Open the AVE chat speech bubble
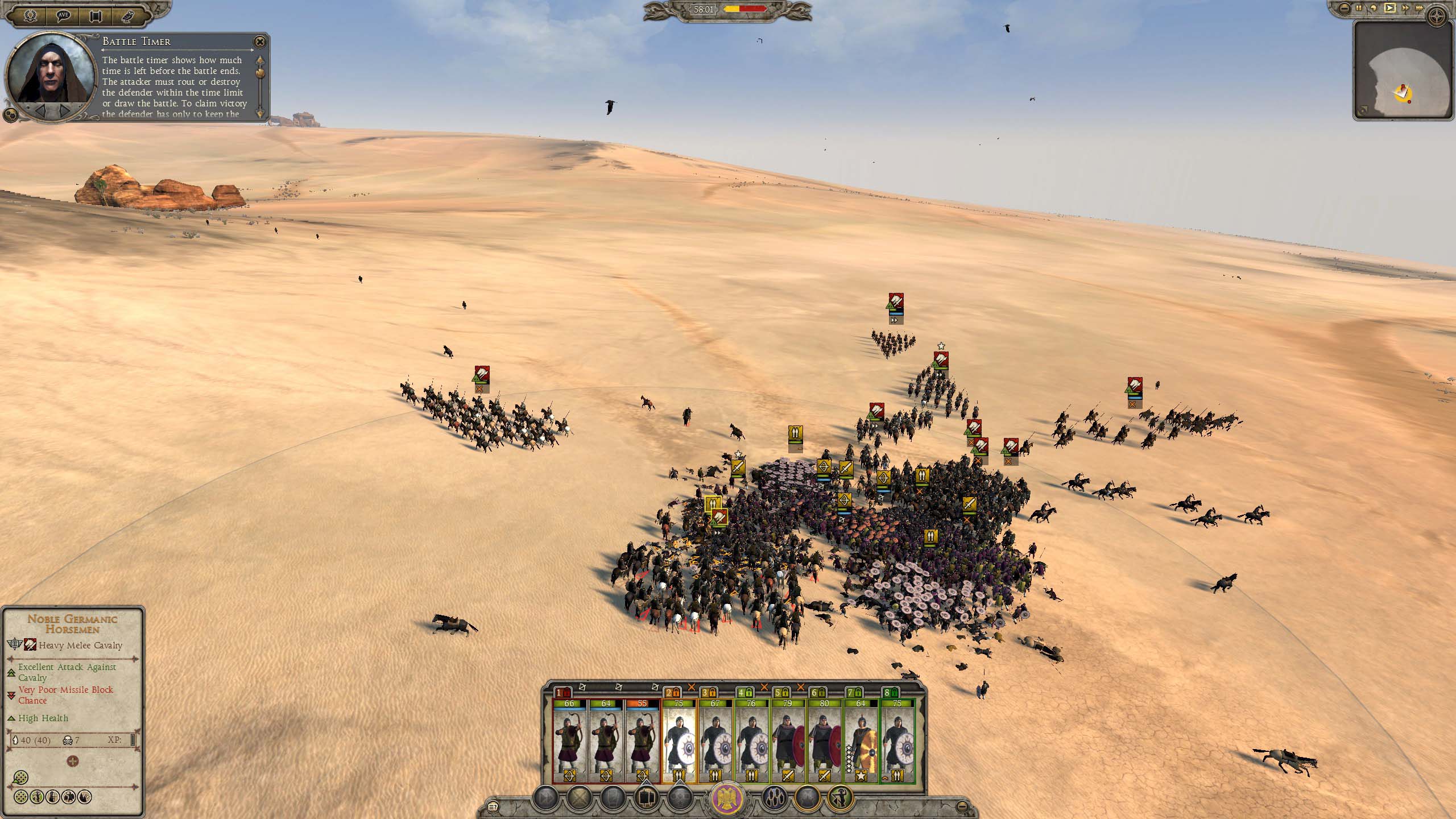Viewport: 1456px width, 819px height. 64,16
